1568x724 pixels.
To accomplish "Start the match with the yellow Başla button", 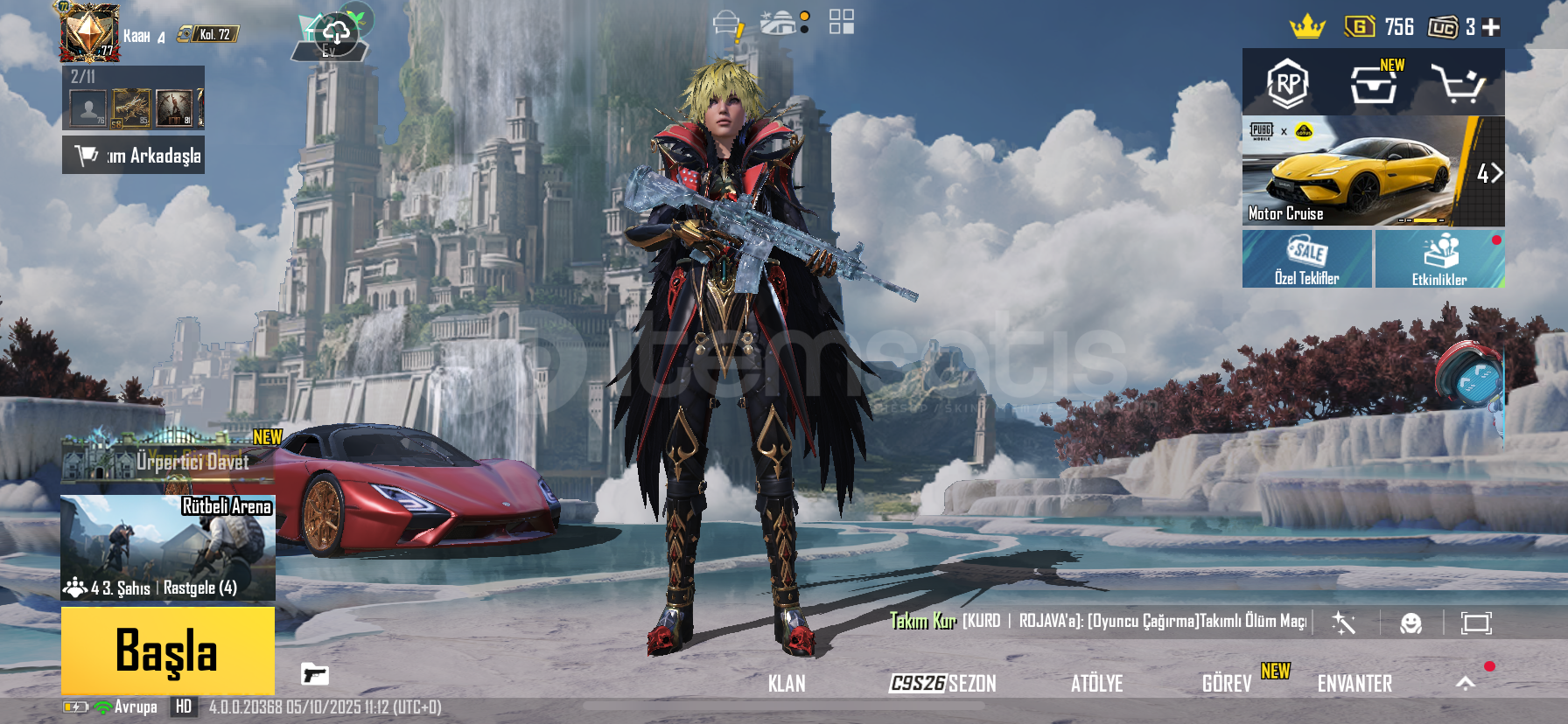I will 167,651.
